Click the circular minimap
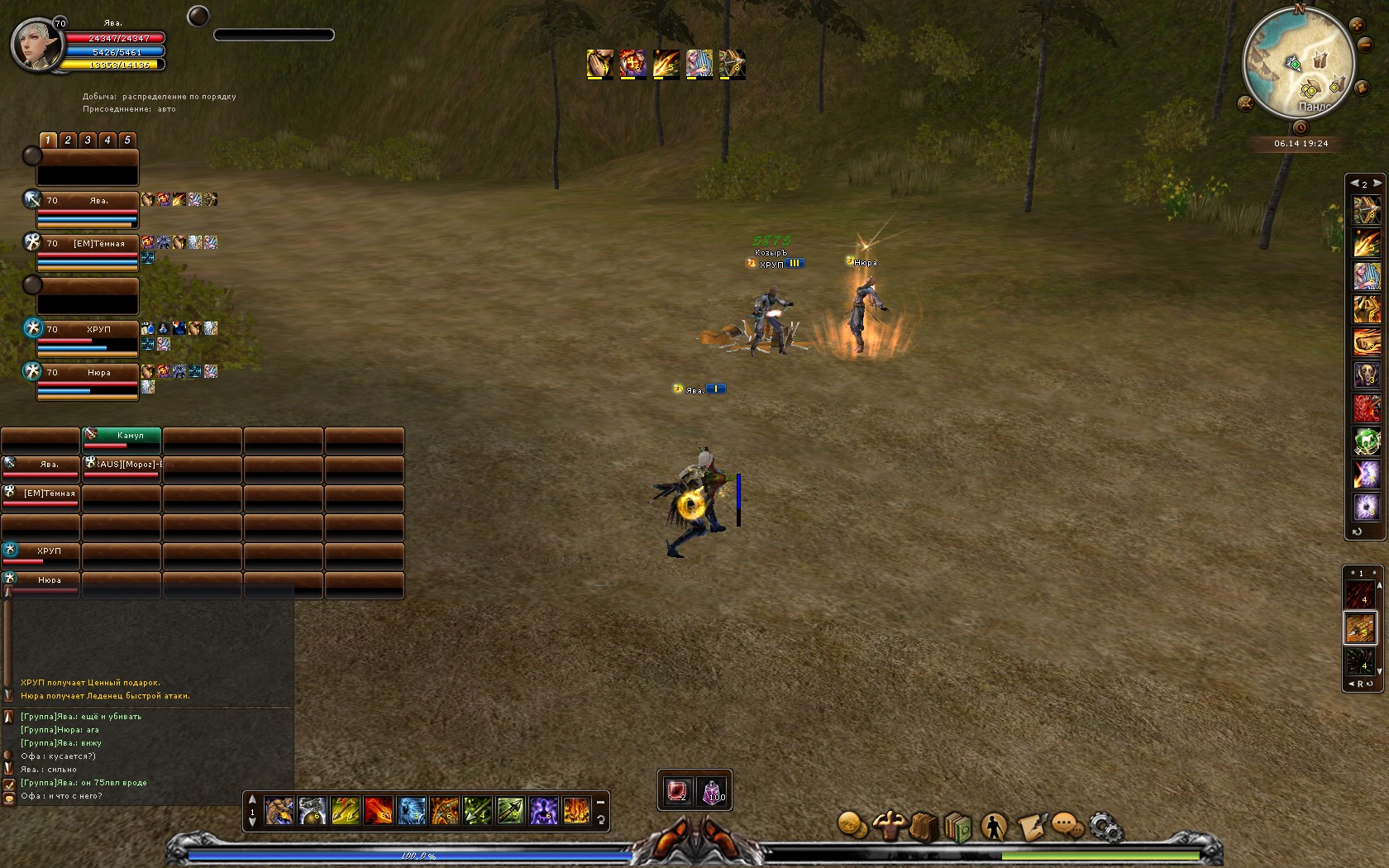 pyautogui.click(x=1298, y=62)
